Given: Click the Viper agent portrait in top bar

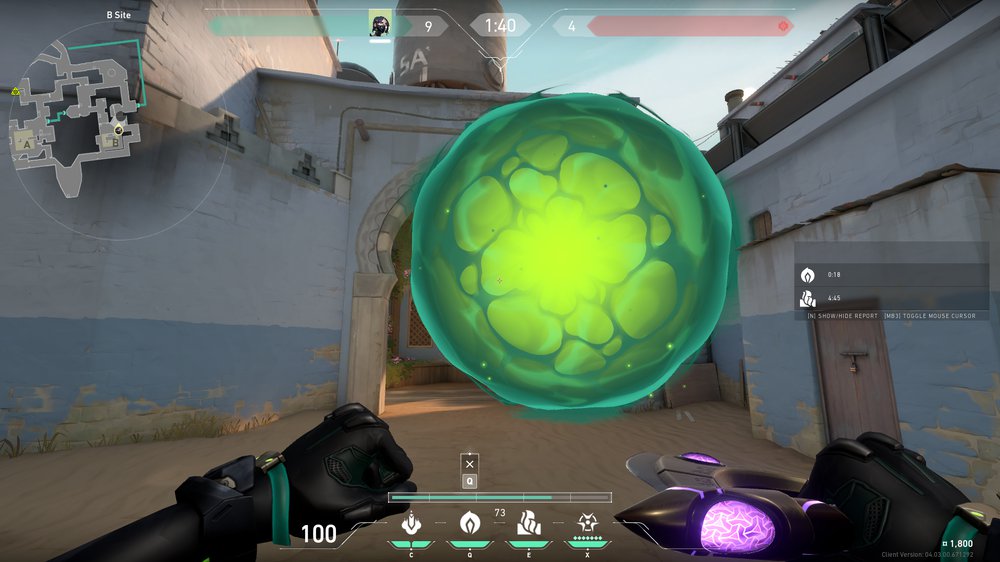Looking at the screenshot, I should (x=379, y=24).
